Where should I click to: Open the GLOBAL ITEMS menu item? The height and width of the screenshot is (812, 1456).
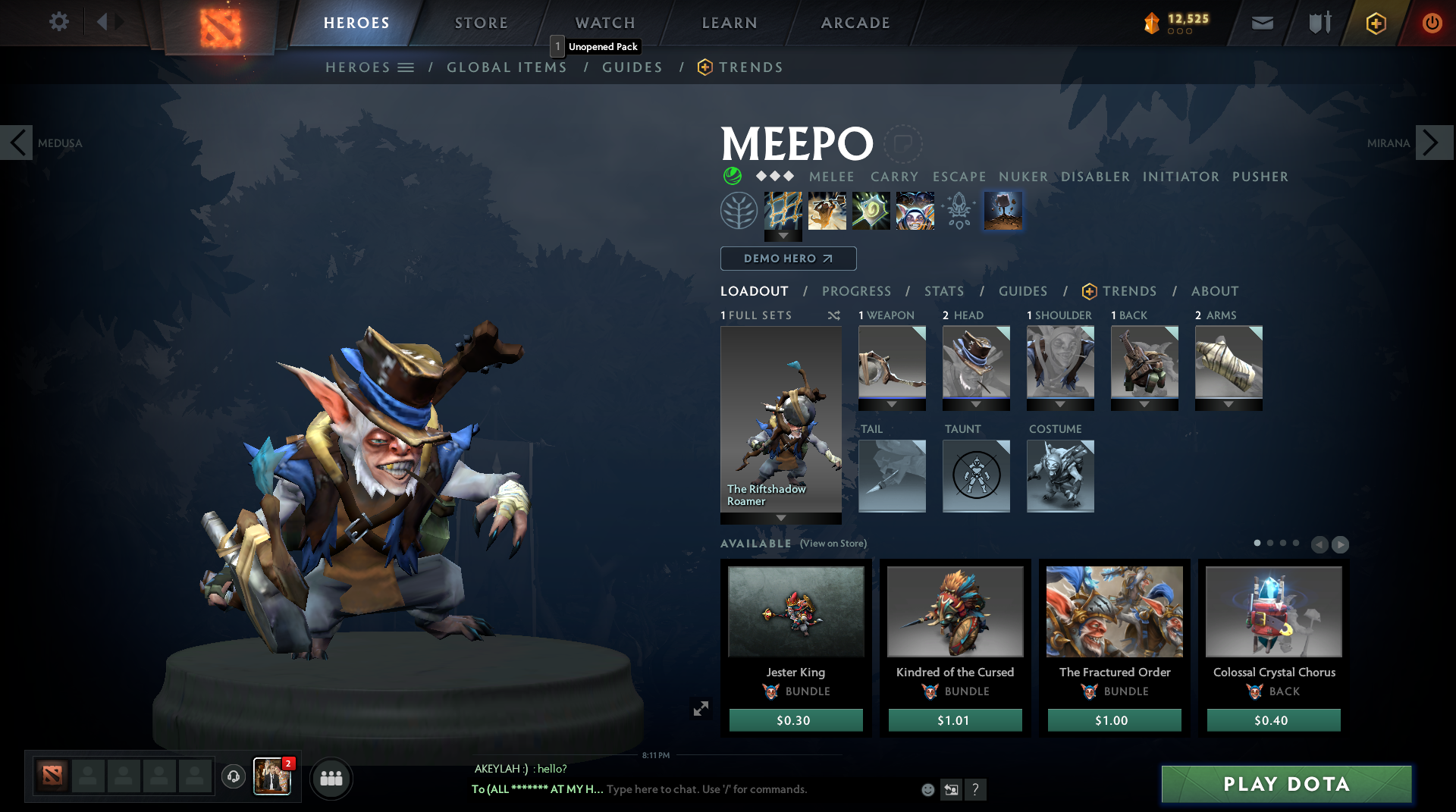coord(507,67)
